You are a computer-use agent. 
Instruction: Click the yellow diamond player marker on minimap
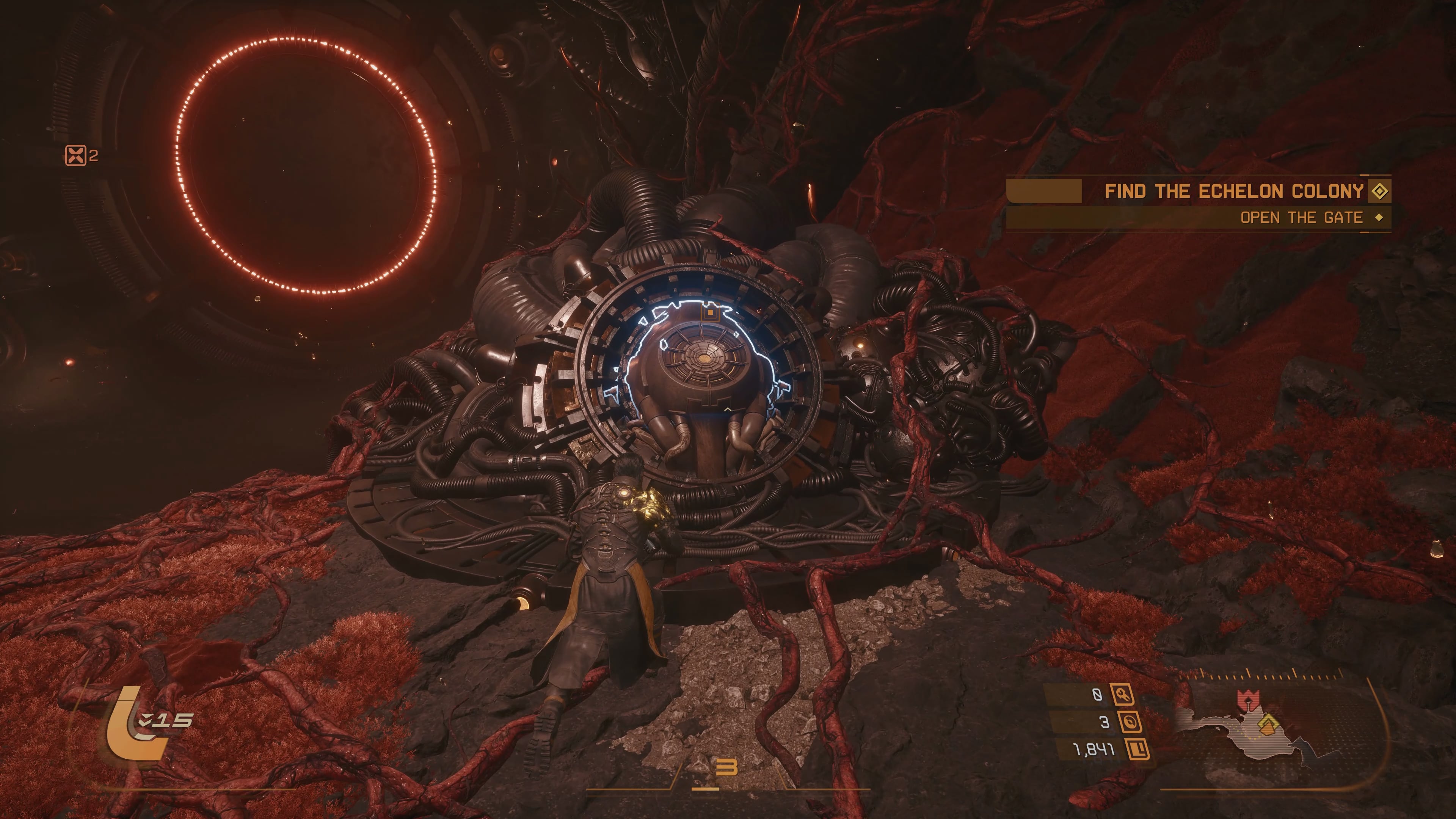tap(1268, 724)
